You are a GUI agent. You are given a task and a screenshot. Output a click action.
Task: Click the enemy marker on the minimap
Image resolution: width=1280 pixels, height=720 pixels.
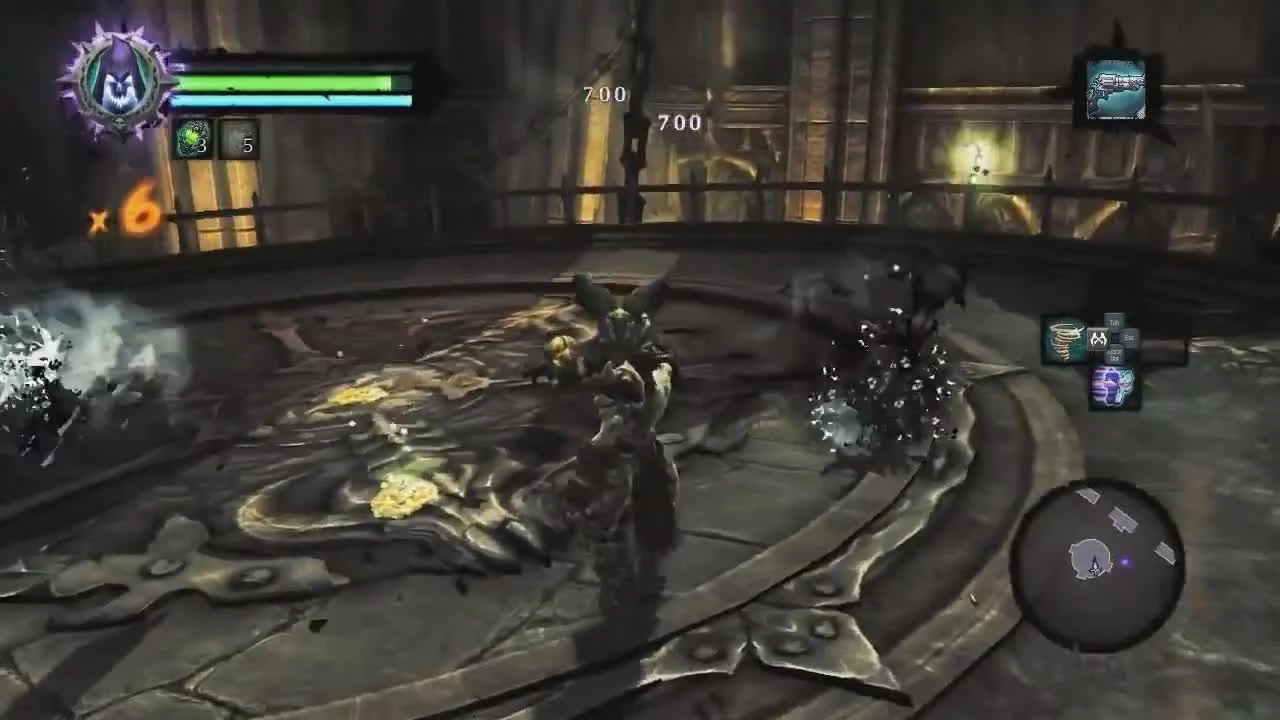1126,561
